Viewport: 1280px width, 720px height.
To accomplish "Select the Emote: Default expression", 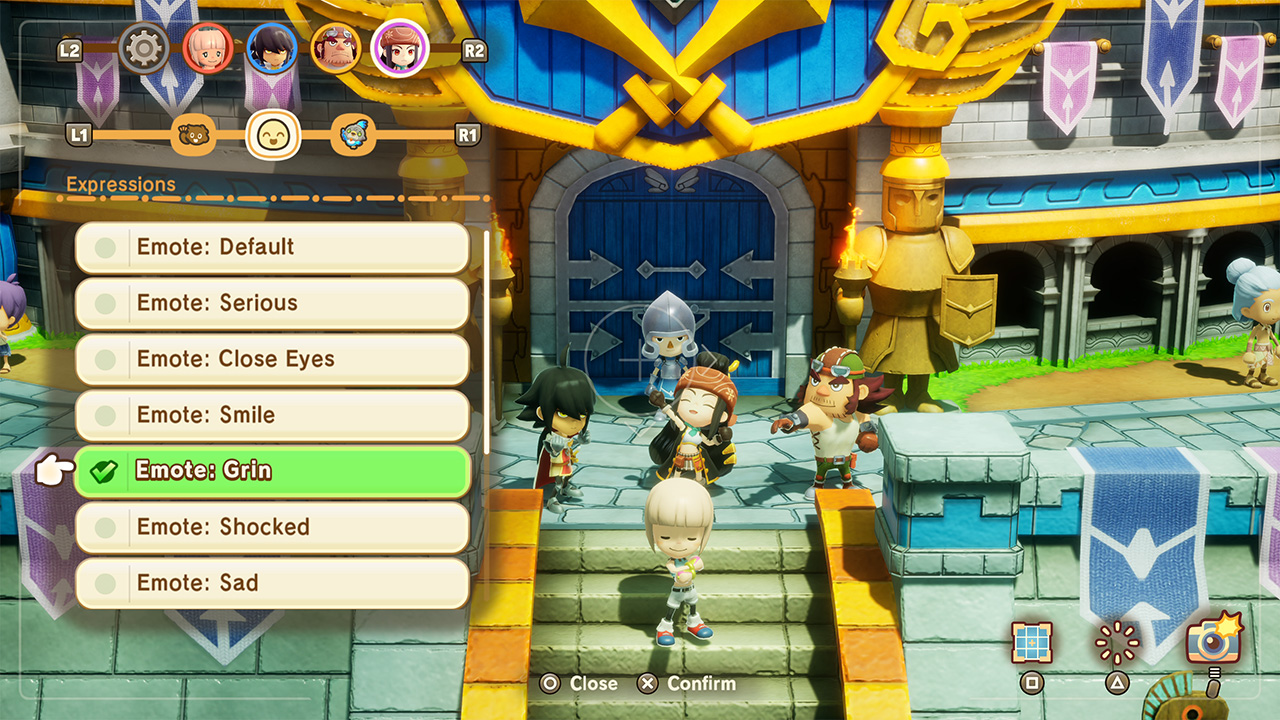I will [x=272, y=247].
